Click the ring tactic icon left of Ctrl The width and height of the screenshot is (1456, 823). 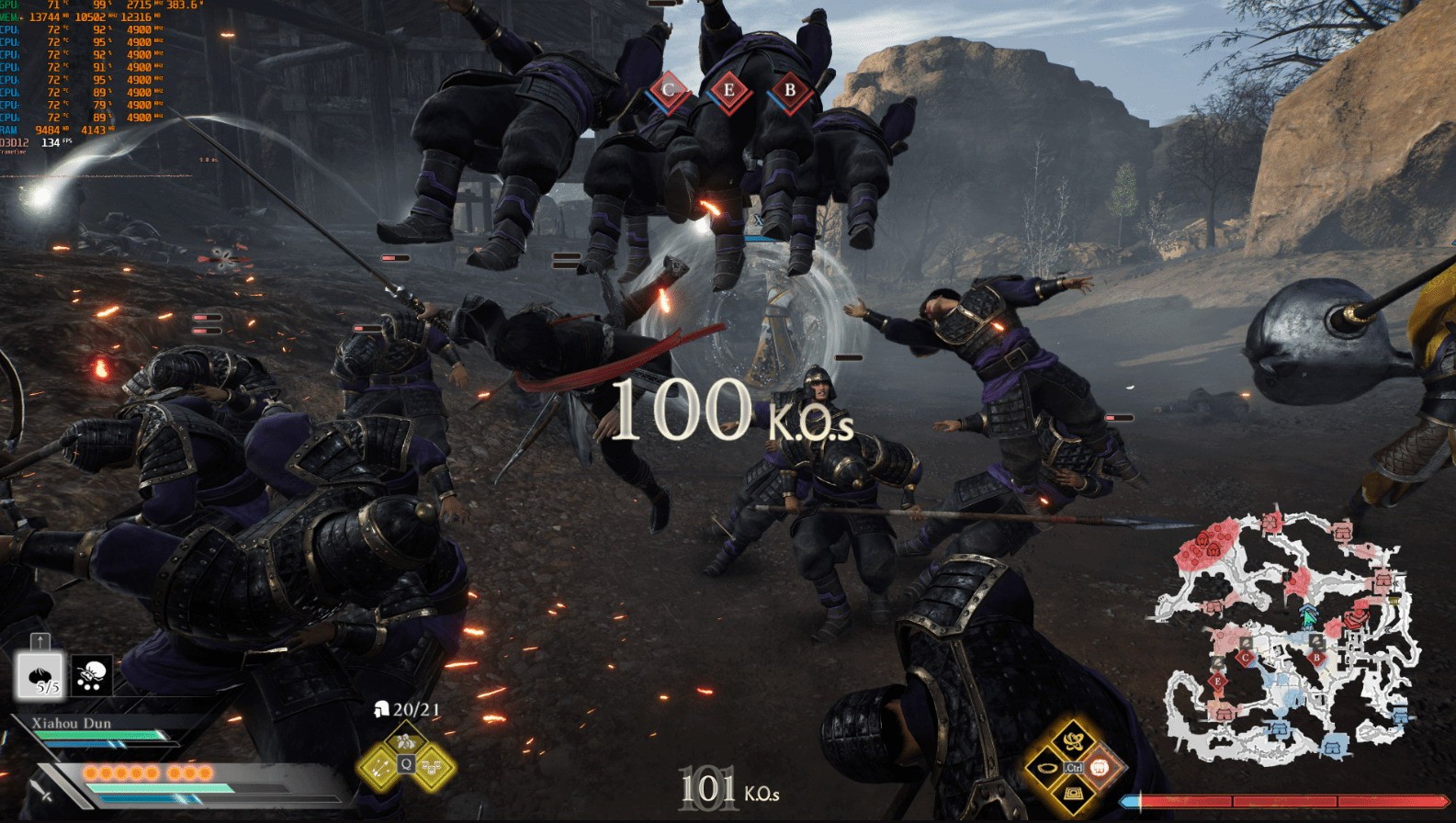click(1047, 768)
